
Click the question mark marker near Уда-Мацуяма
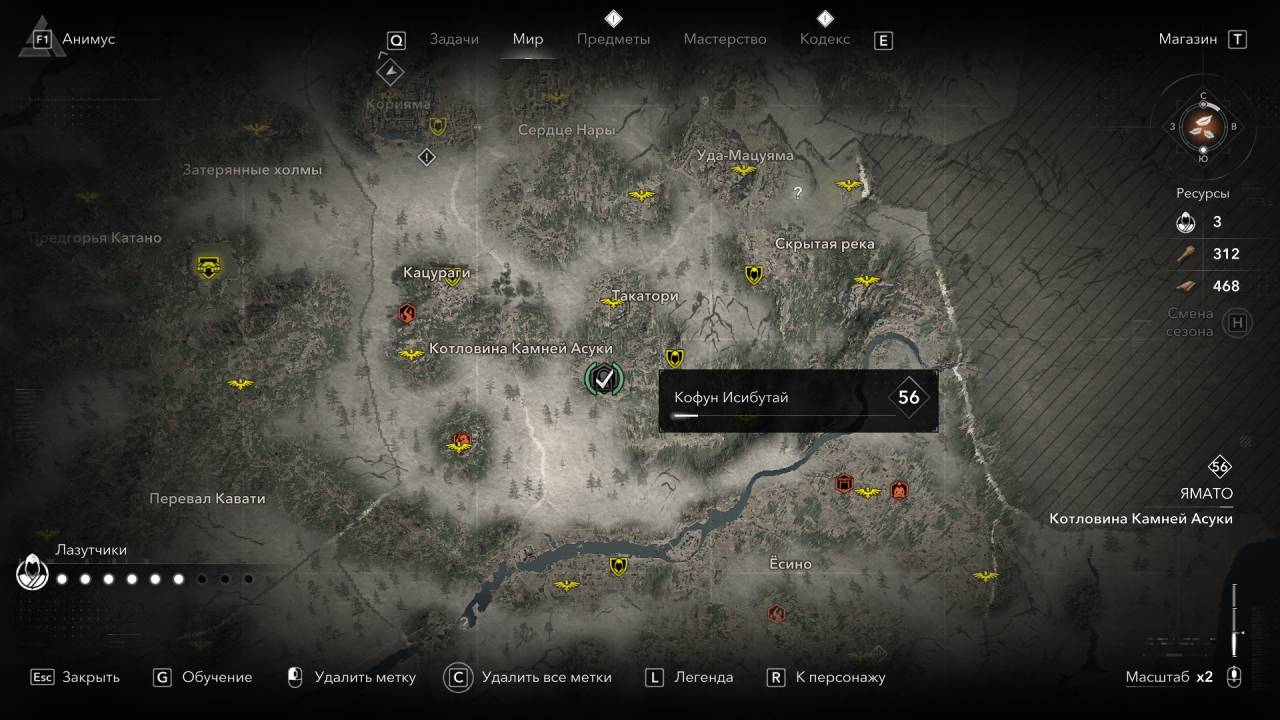click(797, 194)
